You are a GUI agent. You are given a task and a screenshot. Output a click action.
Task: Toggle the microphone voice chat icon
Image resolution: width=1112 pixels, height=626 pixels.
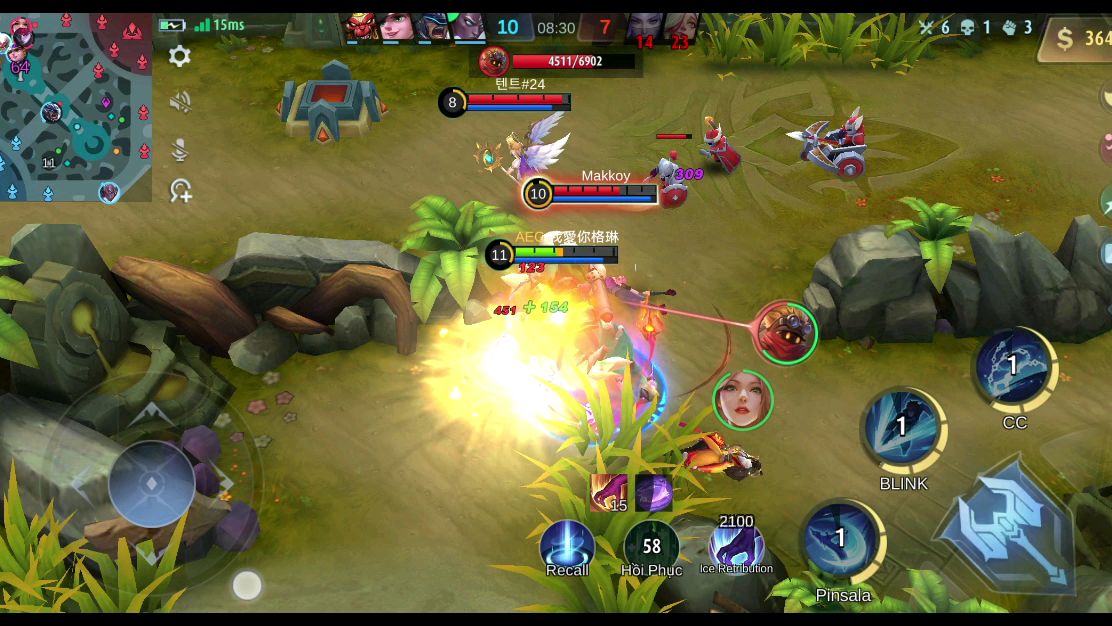coord(180,149)
